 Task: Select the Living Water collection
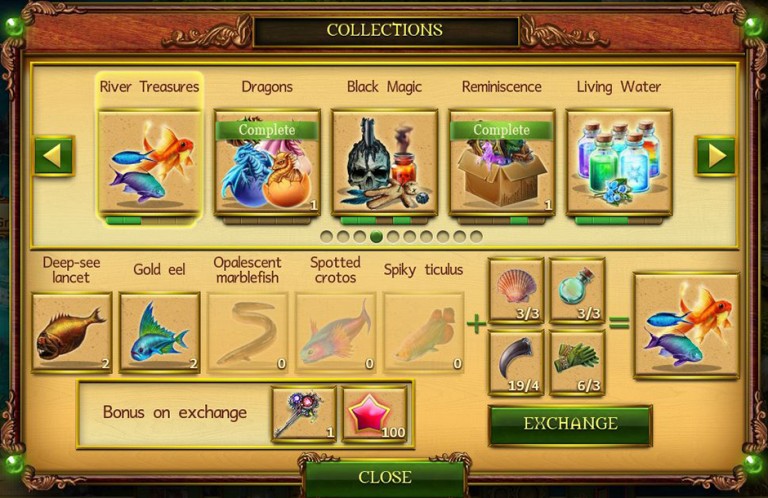point(618,161)
